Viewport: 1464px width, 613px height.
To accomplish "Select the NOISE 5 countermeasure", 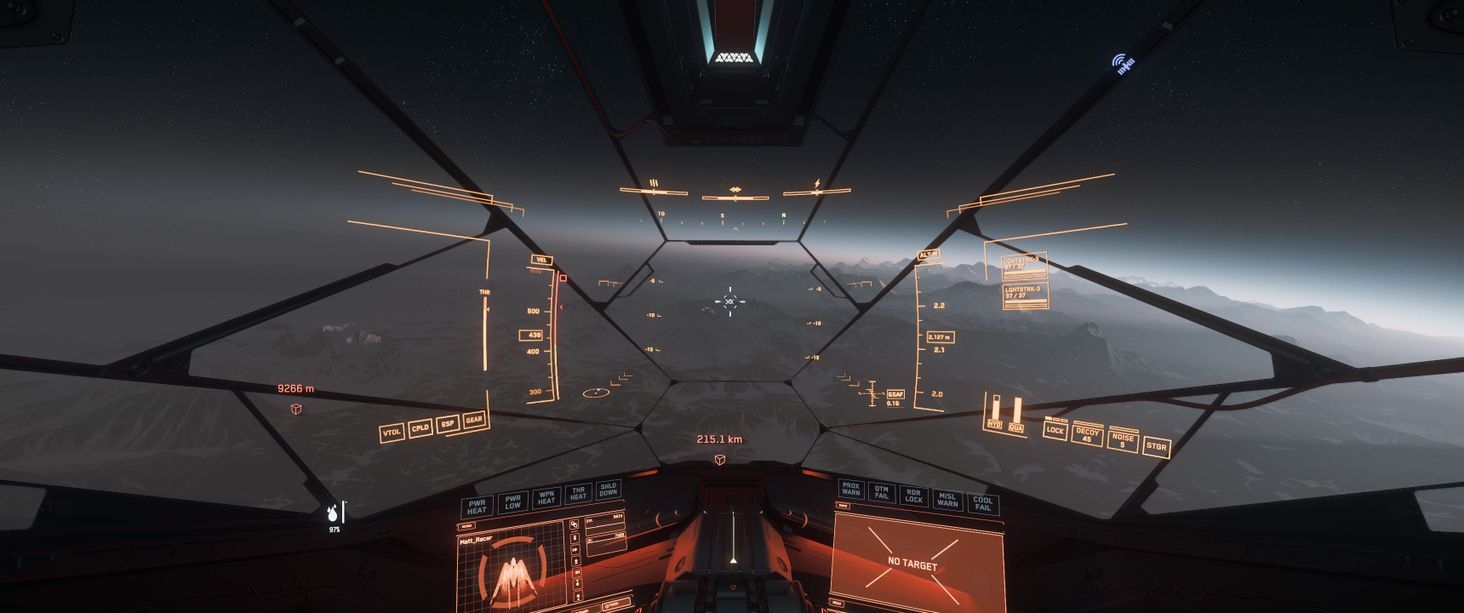I will (x=1122, y=440).
